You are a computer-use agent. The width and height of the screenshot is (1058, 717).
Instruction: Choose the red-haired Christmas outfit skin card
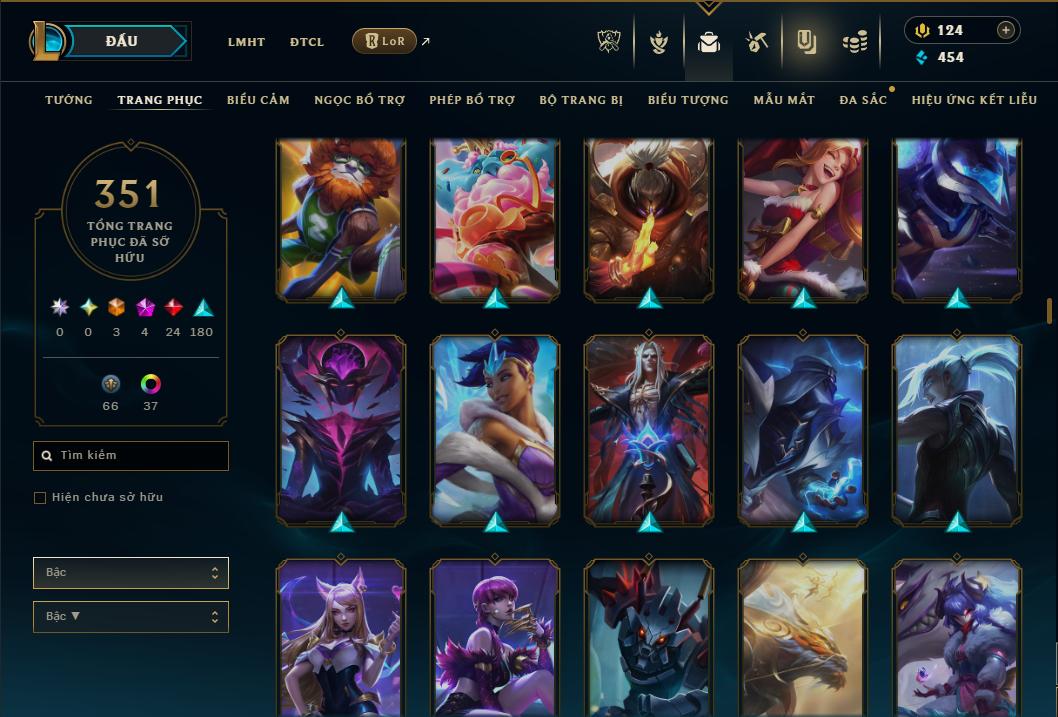pos(803,220)
